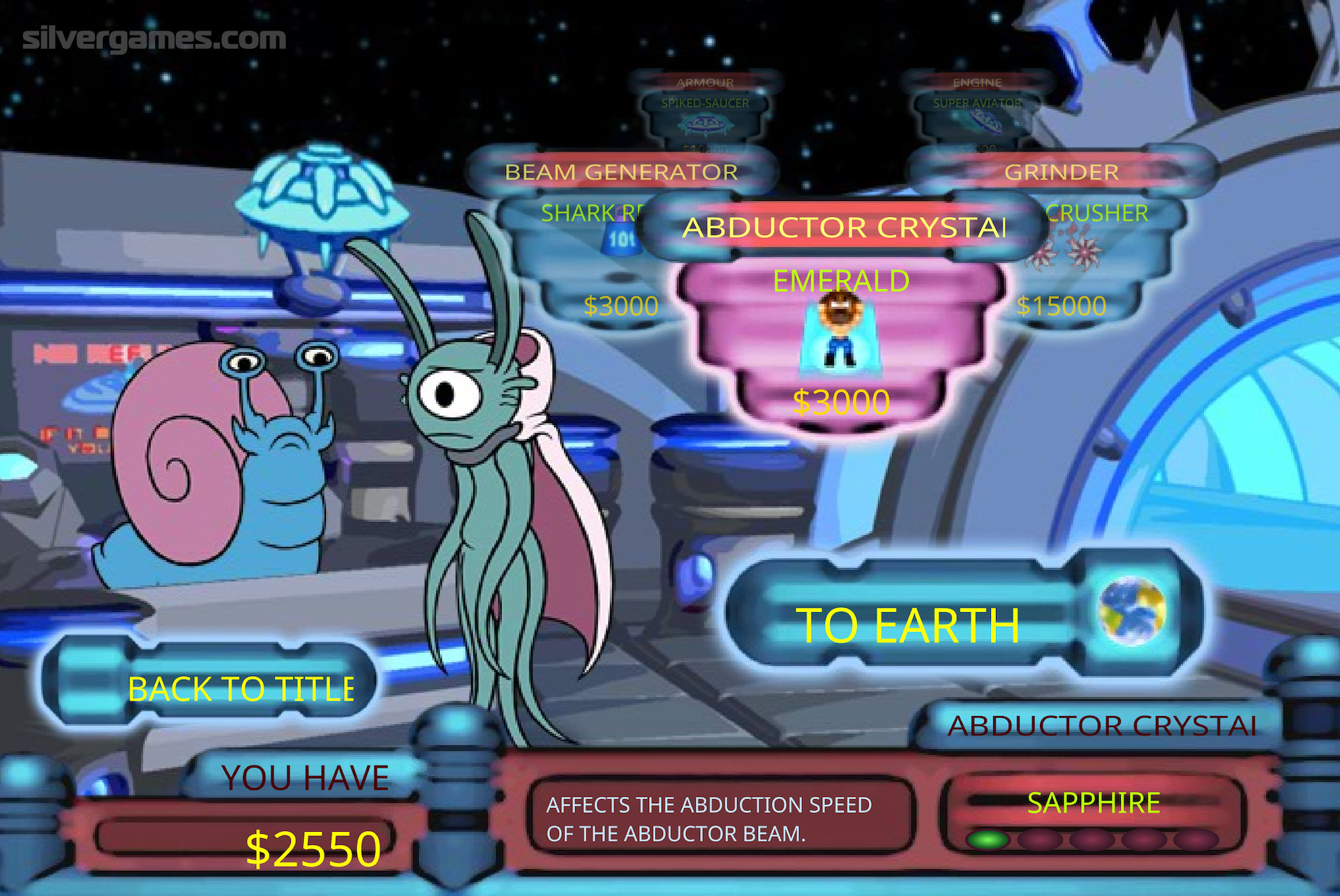Select the Armour Spiked-Saucer upgrade
The height and width of the screenshot is (896, 1340).
[x=705, y=115]
